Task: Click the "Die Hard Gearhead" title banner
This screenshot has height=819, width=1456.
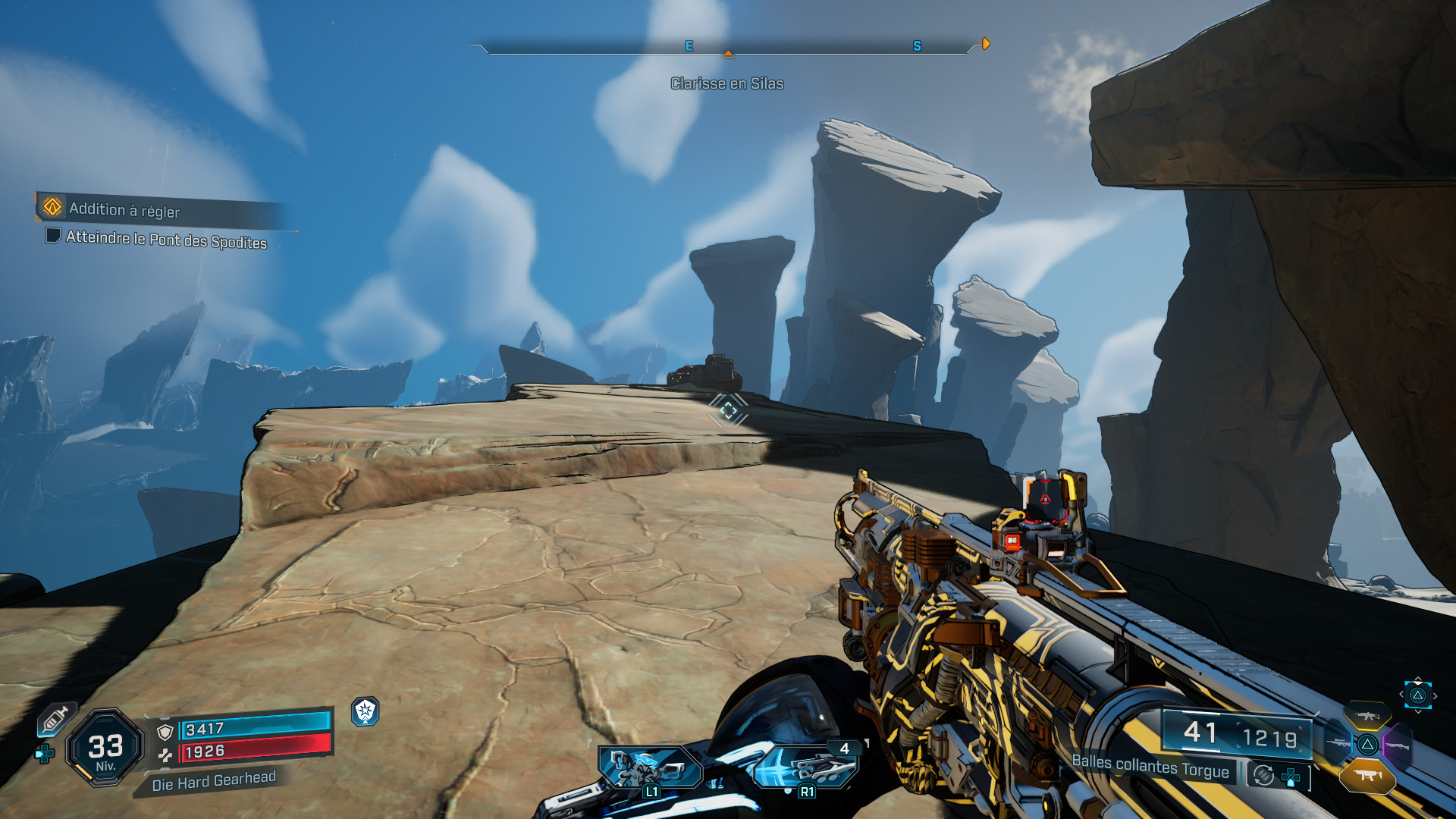Action: pyautogui.click(x=213, y=781)
